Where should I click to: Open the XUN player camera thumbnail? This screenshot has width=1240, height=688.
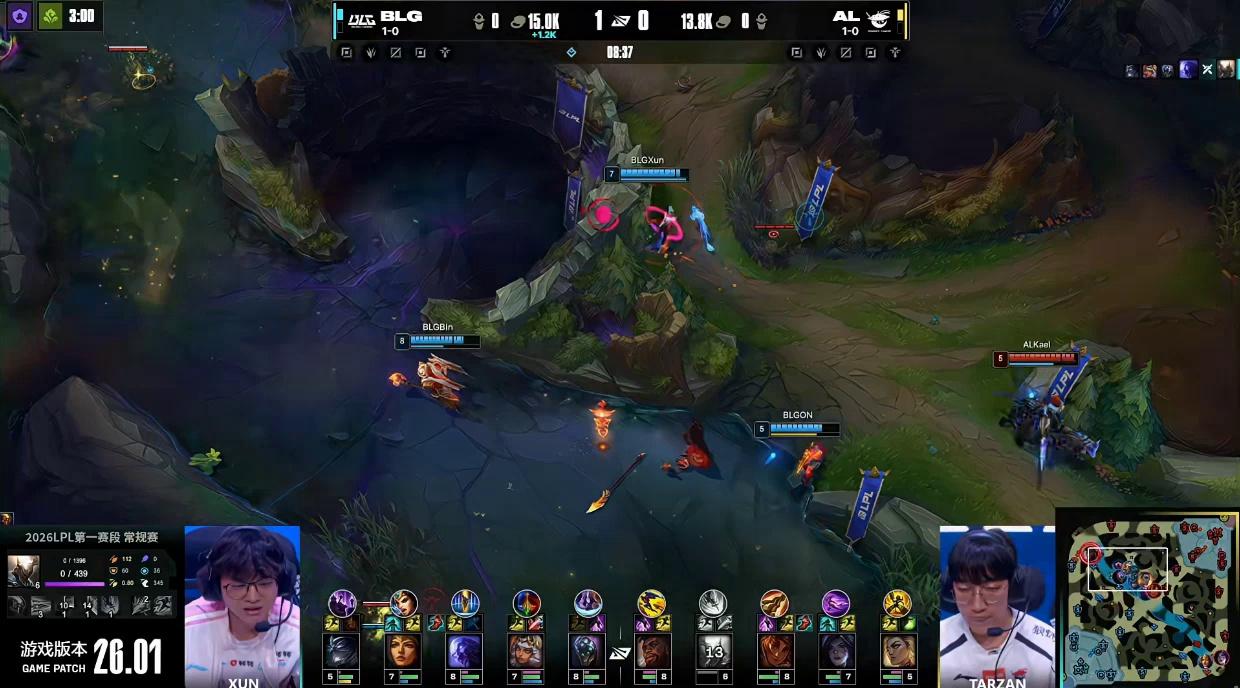(x=242, y=605)
